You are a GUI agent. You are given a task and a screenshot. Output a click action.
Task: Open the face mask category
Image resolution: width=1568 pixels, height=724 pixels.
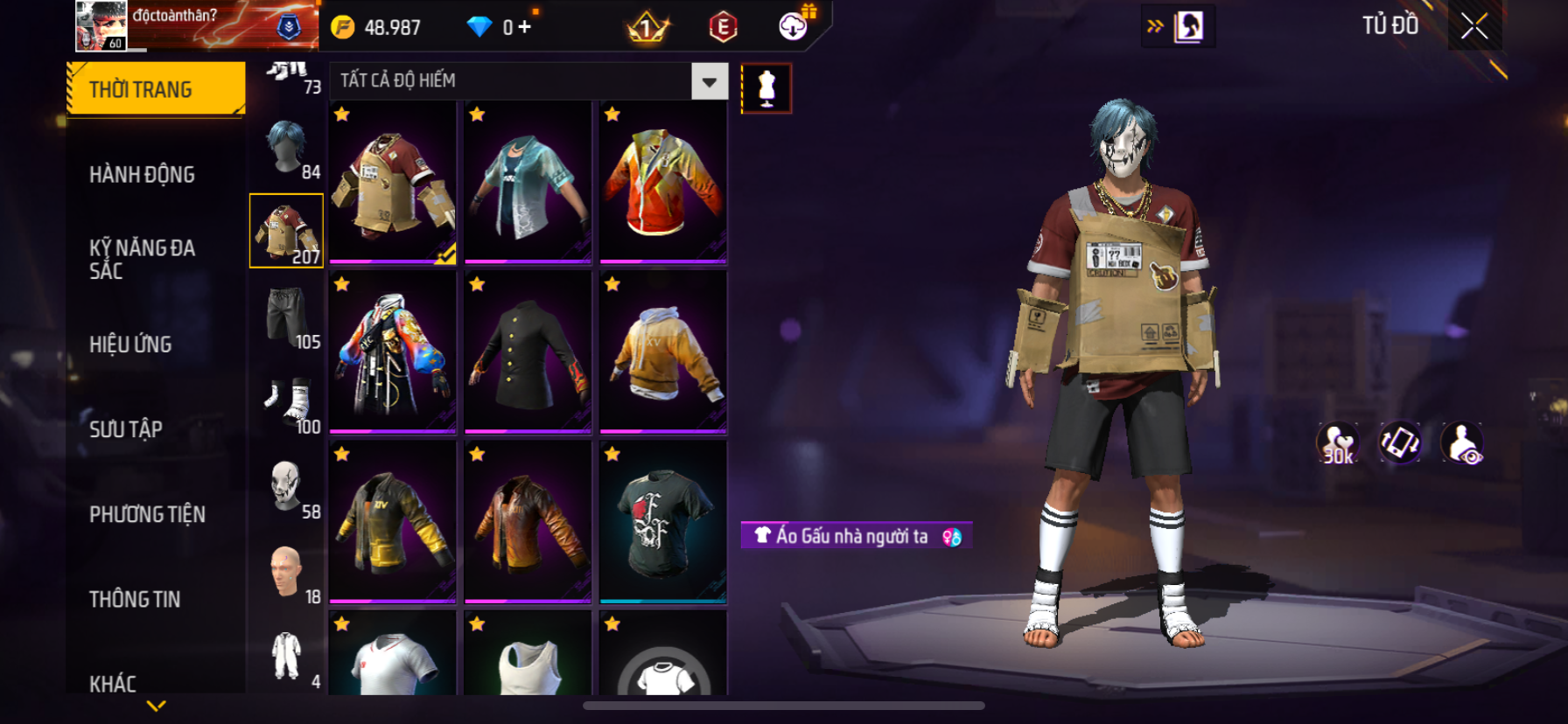point(287,487)
